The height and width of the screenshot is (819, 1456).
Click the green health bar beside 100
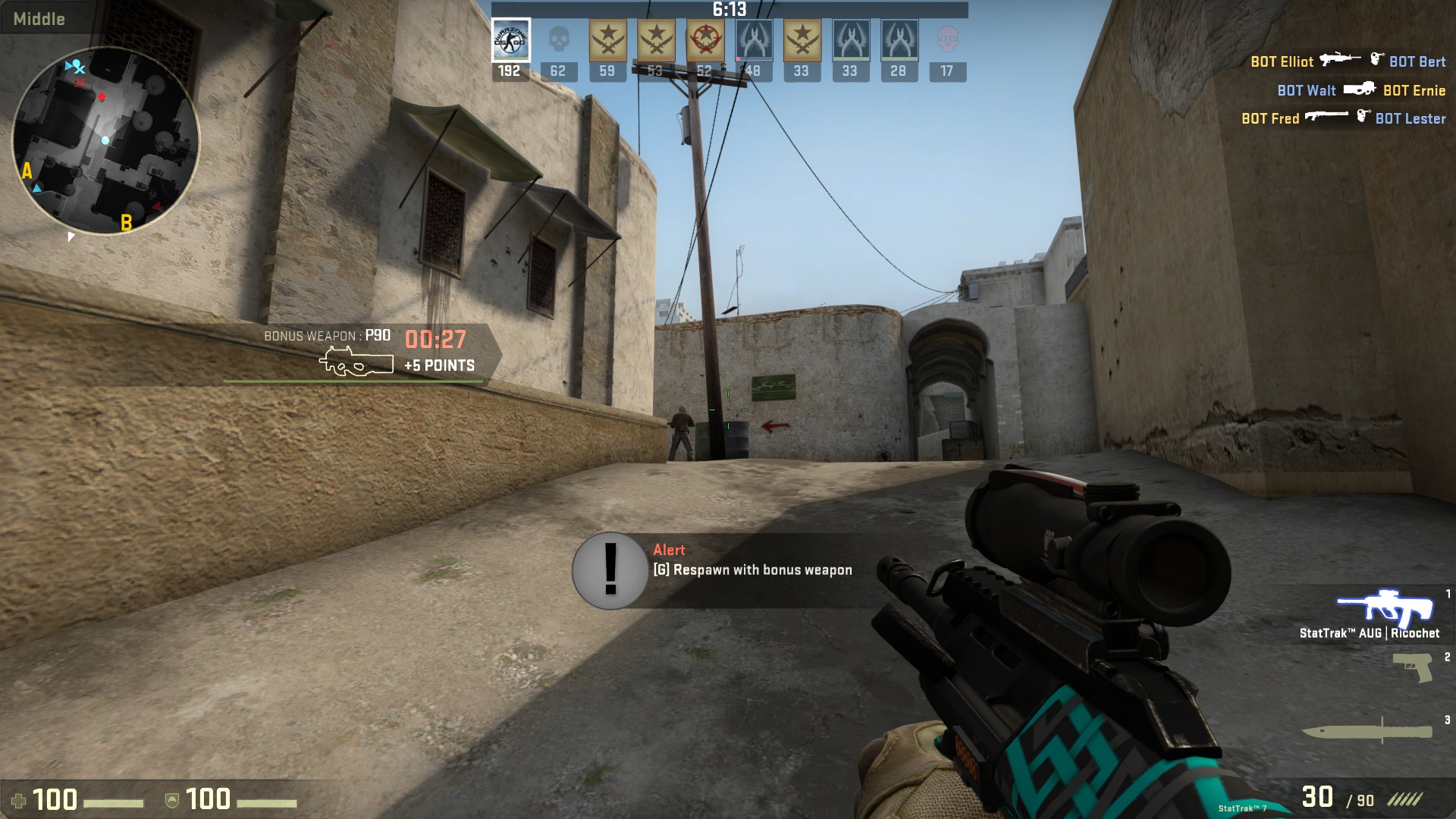pos(114,802)
